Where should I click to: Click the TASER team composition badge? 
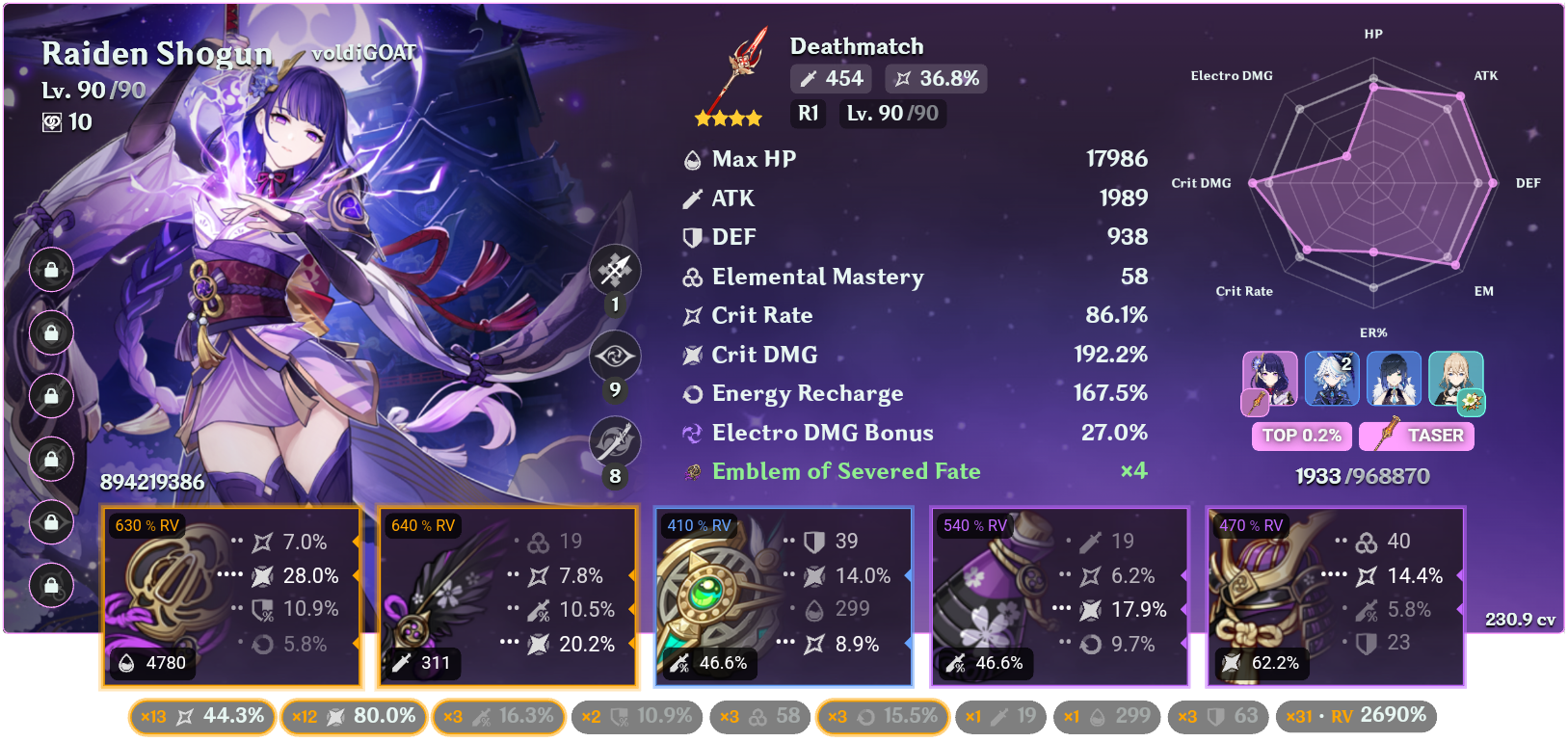(x=1416, y=437)
